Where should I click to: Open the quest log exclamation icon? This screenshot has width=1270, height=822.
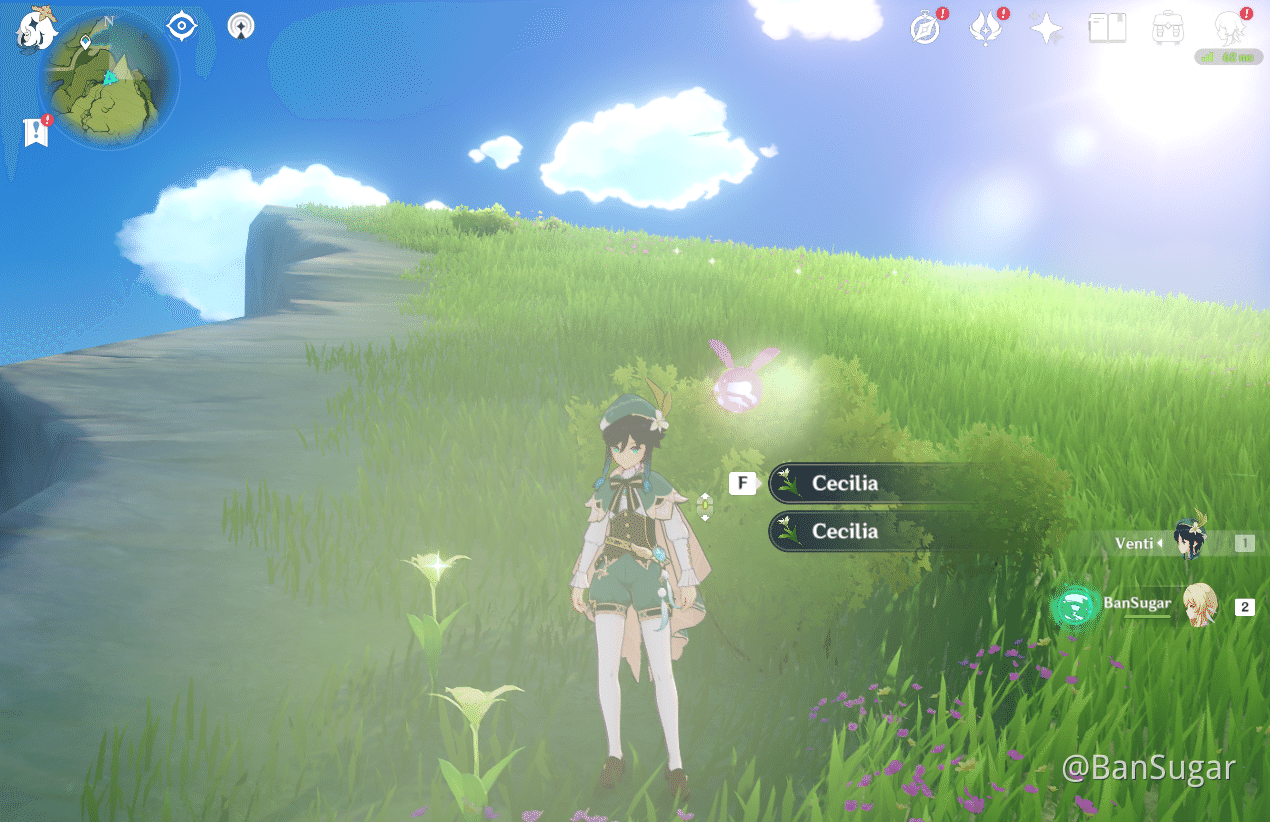[36, 132]
